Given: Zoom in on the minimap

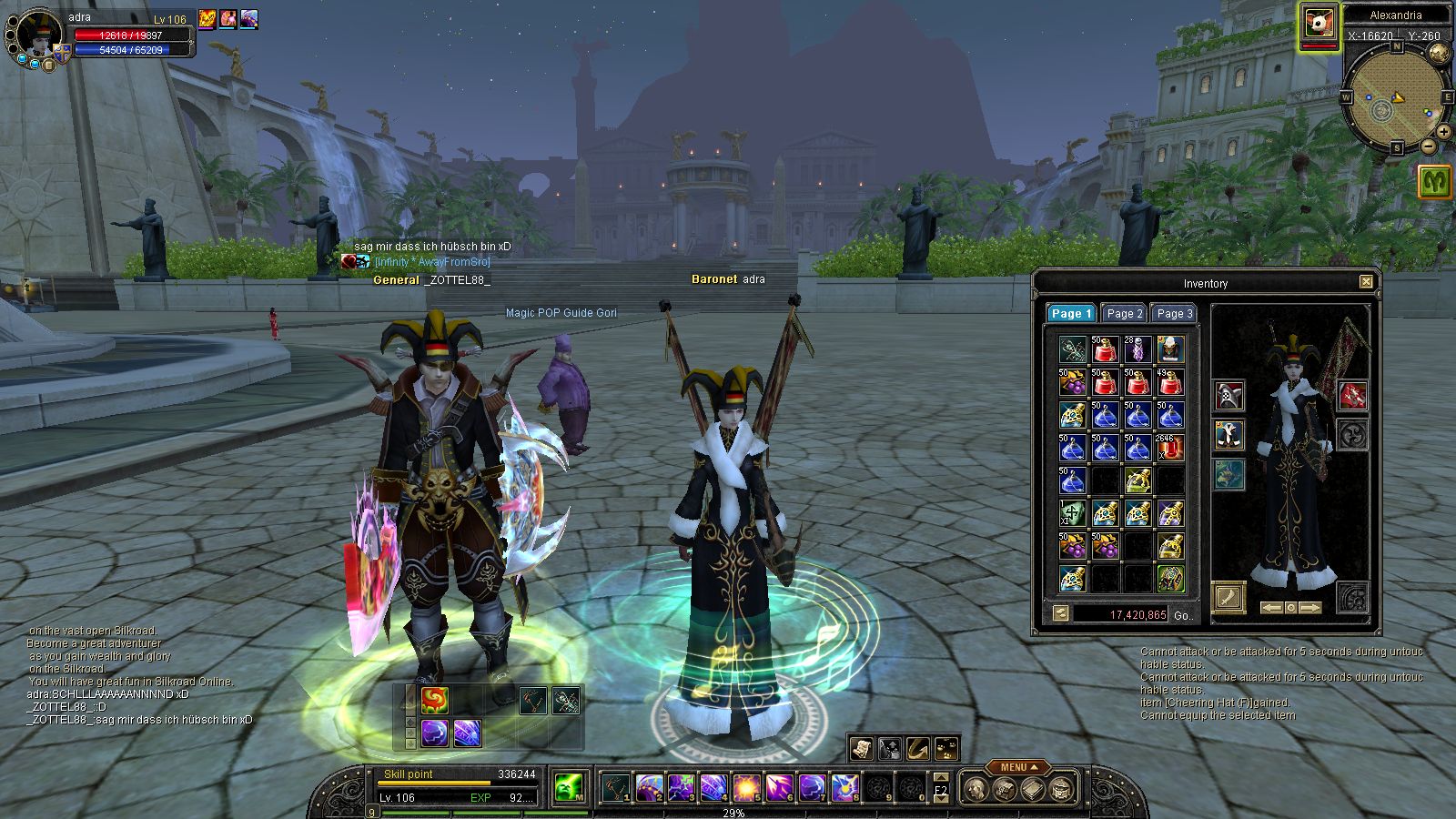Looking at the screenshot, I should coord(1444,133).
